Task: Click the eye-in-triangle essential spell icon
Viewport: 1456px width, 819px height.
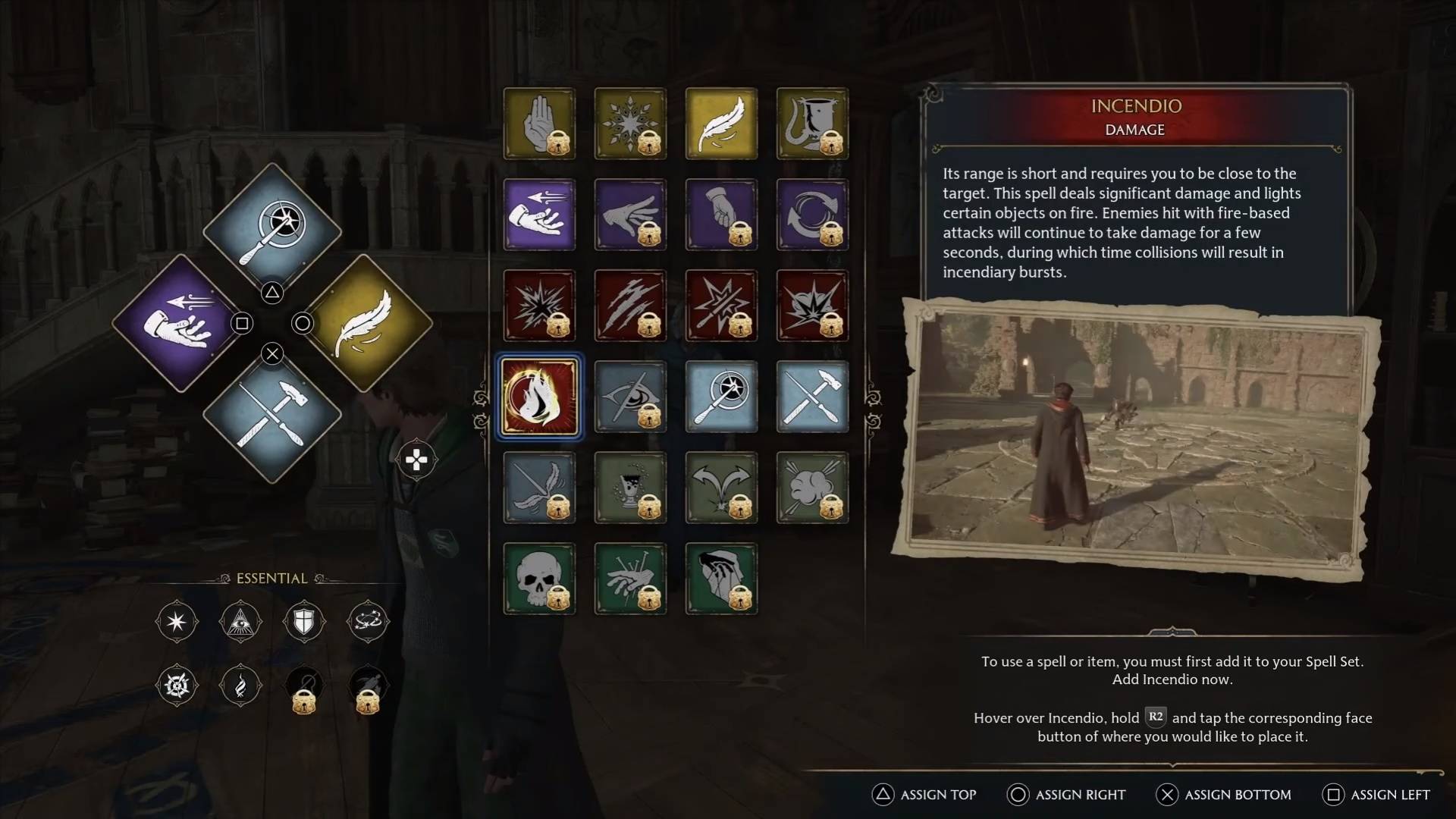Action: (240, 622)
